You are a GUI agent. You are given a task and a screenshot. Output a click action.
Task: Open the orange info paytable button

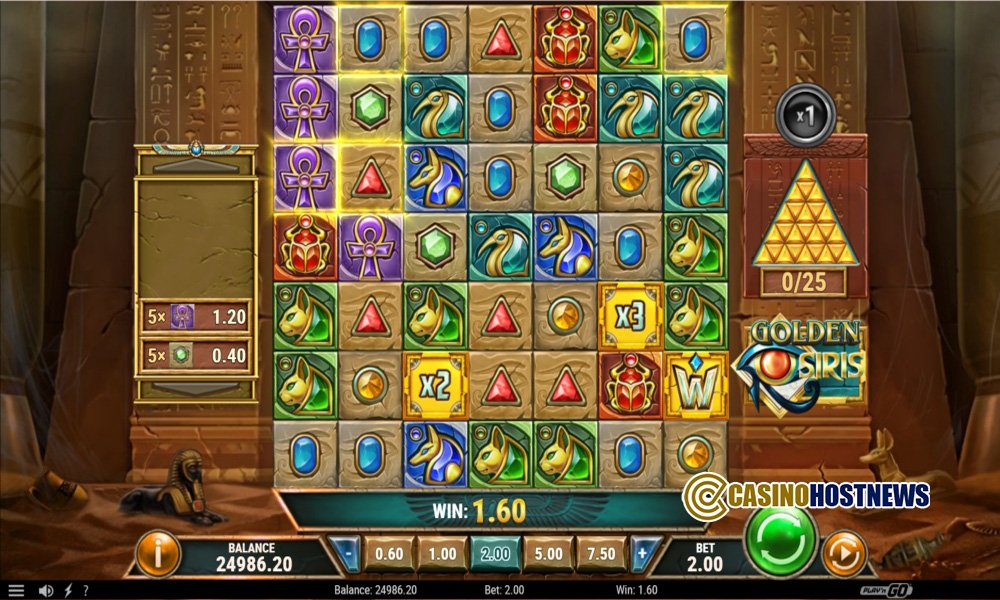[158, 553]
